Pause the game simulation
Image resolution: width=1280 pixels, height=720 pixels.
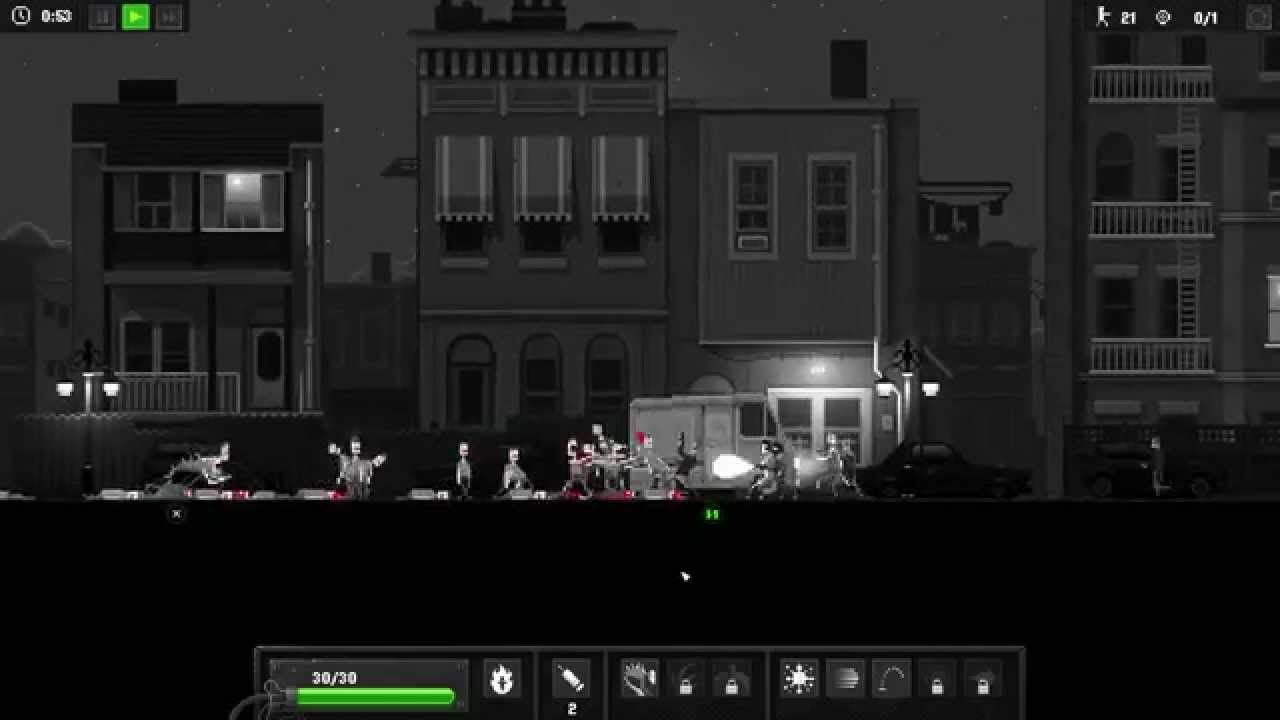(100, 16)
